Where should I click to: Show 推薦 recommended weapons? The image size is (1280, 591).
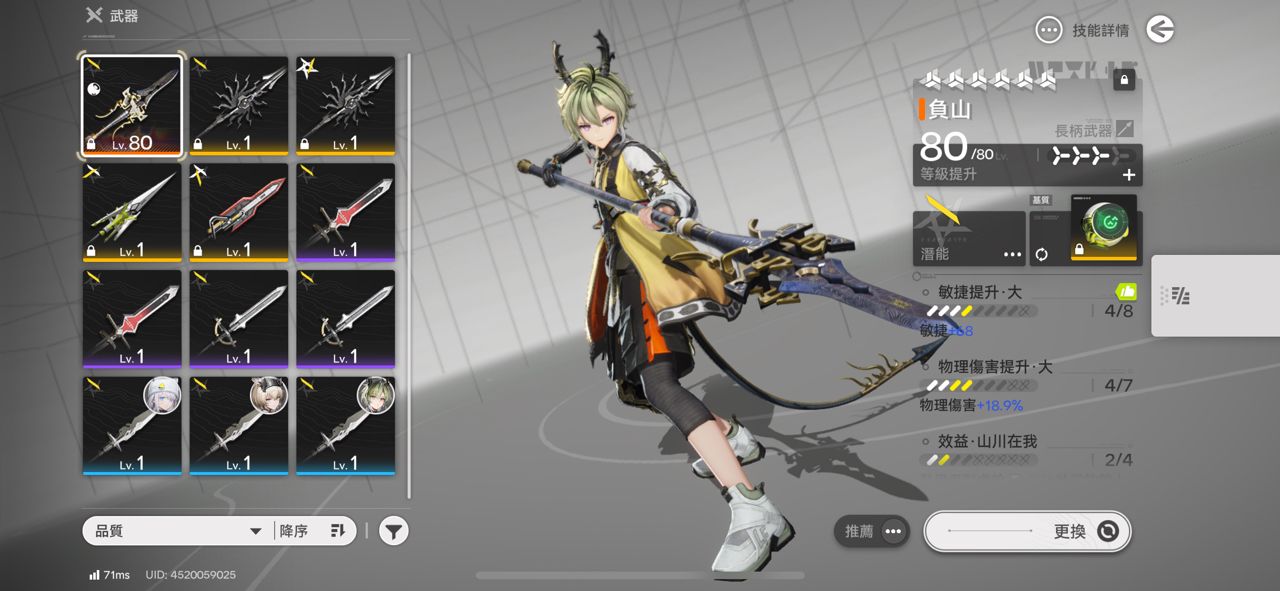[871, 531]
